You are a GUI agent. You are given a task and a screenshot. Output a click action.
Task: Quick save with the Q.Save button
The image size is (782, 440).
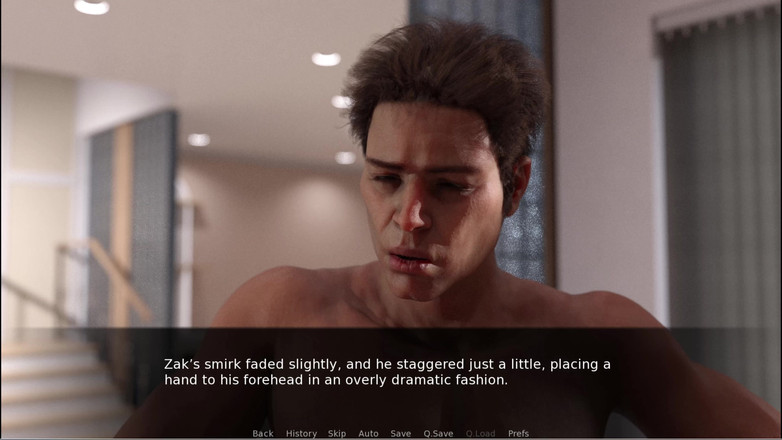[x=438, y=433]
